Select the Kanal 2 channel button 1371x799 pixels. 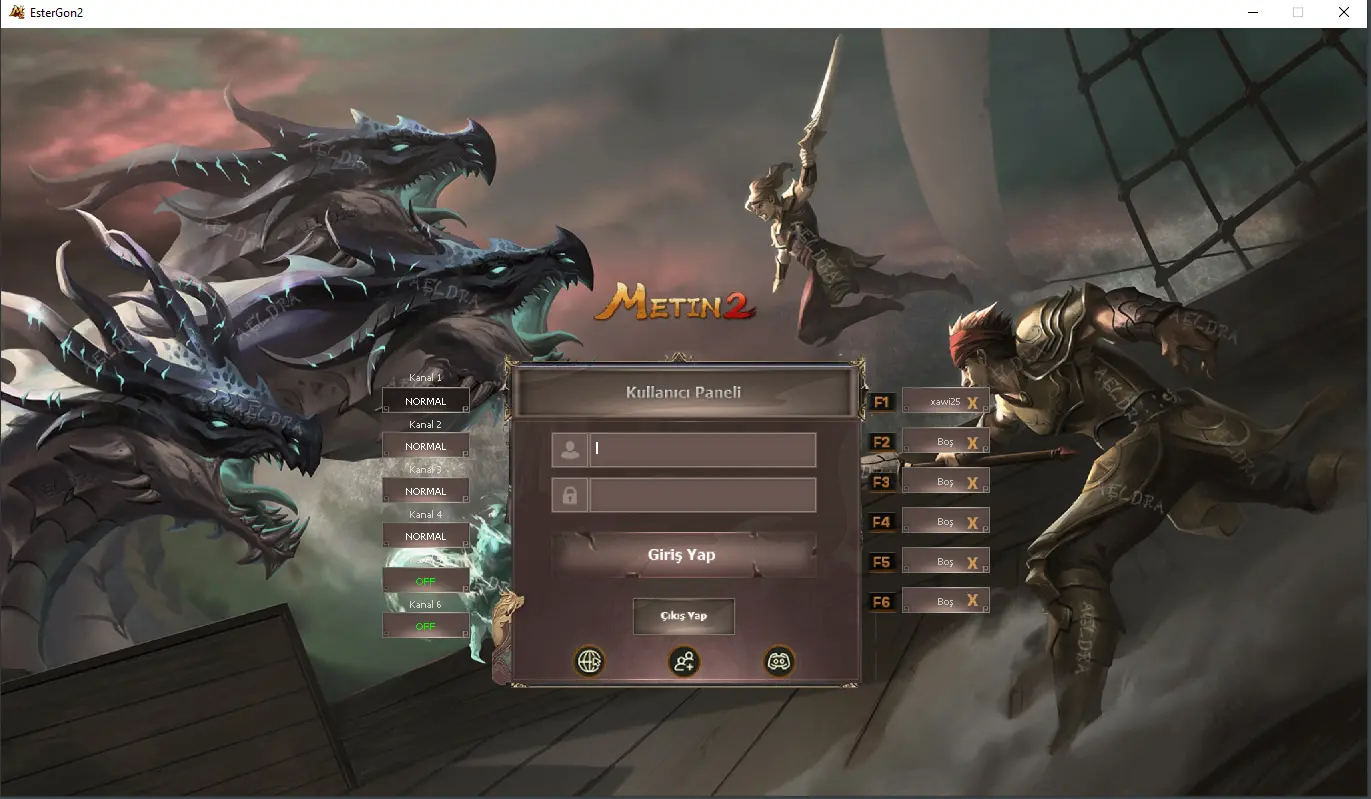[426, 446]
